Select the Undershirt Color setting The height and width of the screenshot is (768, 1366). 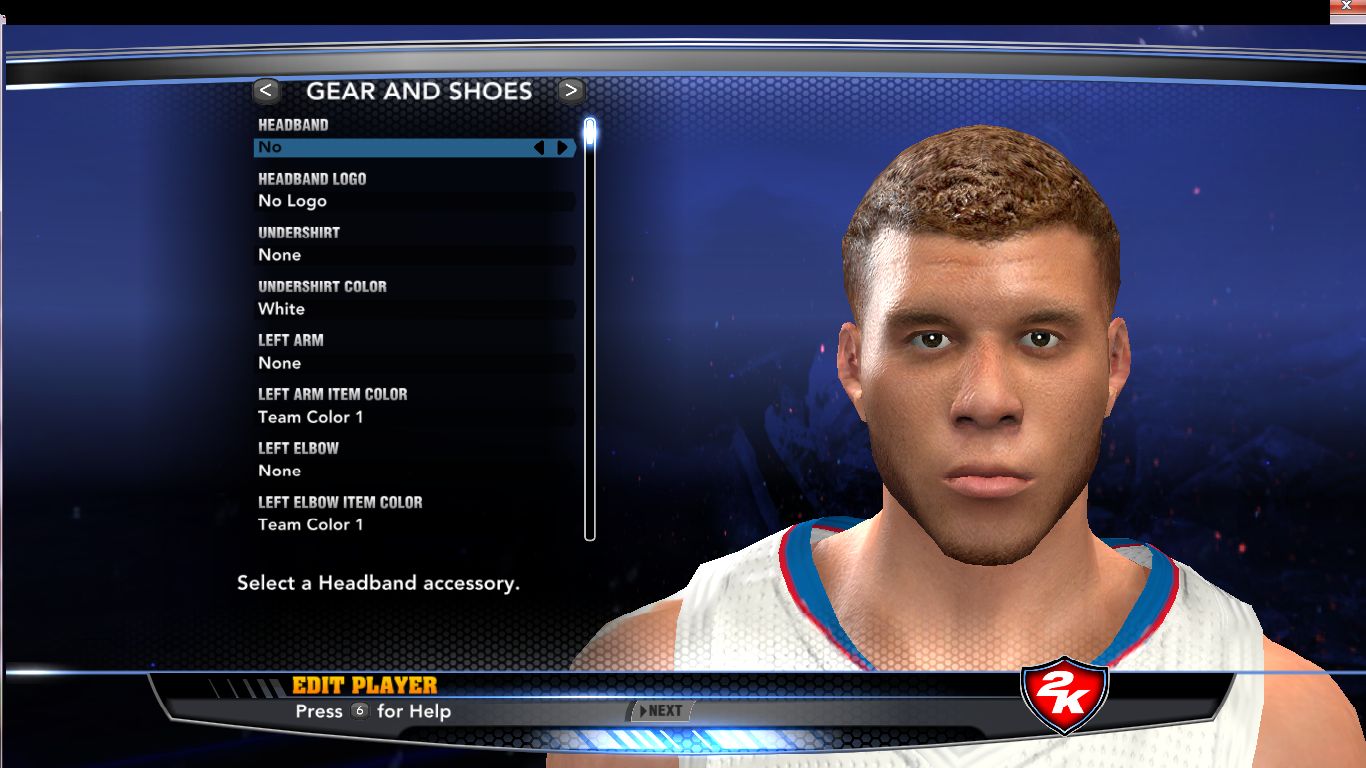(x=400, y=309)
